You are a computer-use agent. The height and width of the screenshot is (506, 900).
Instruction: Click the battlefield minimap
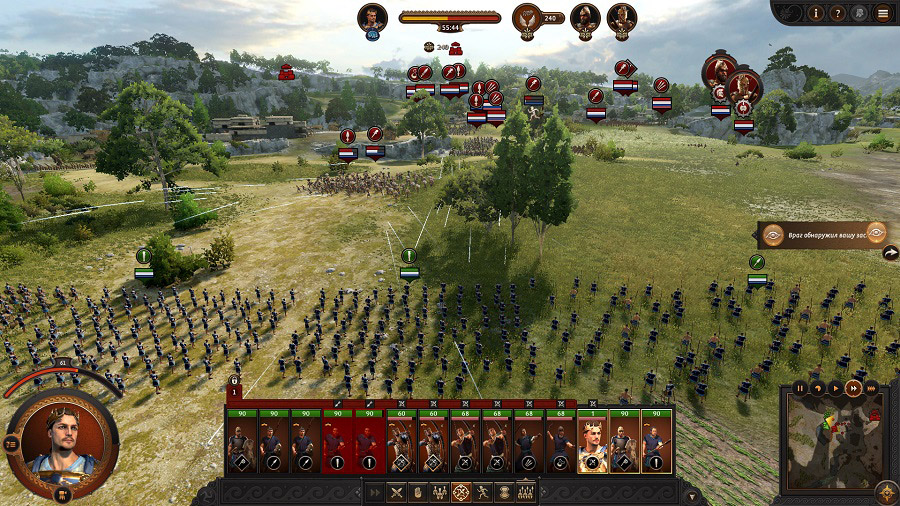pos(834,440)
